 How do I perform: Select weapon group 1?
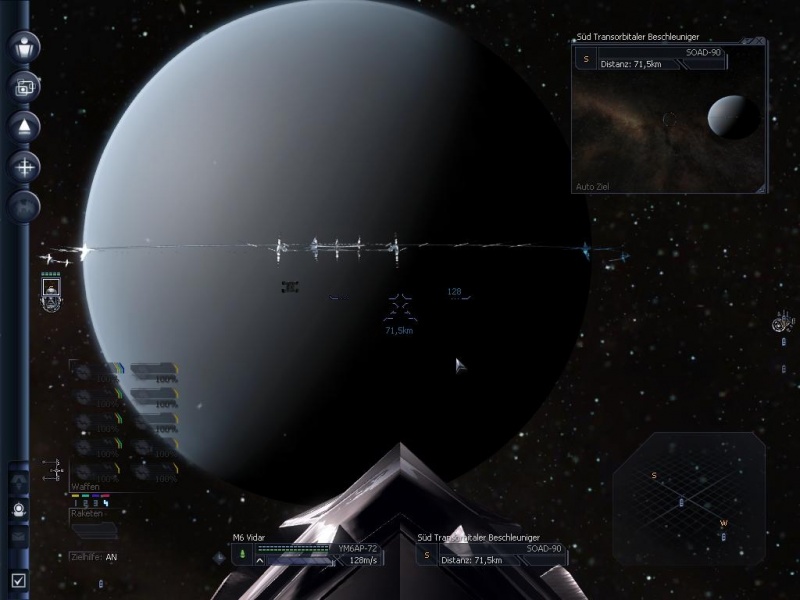pos(75,503)
